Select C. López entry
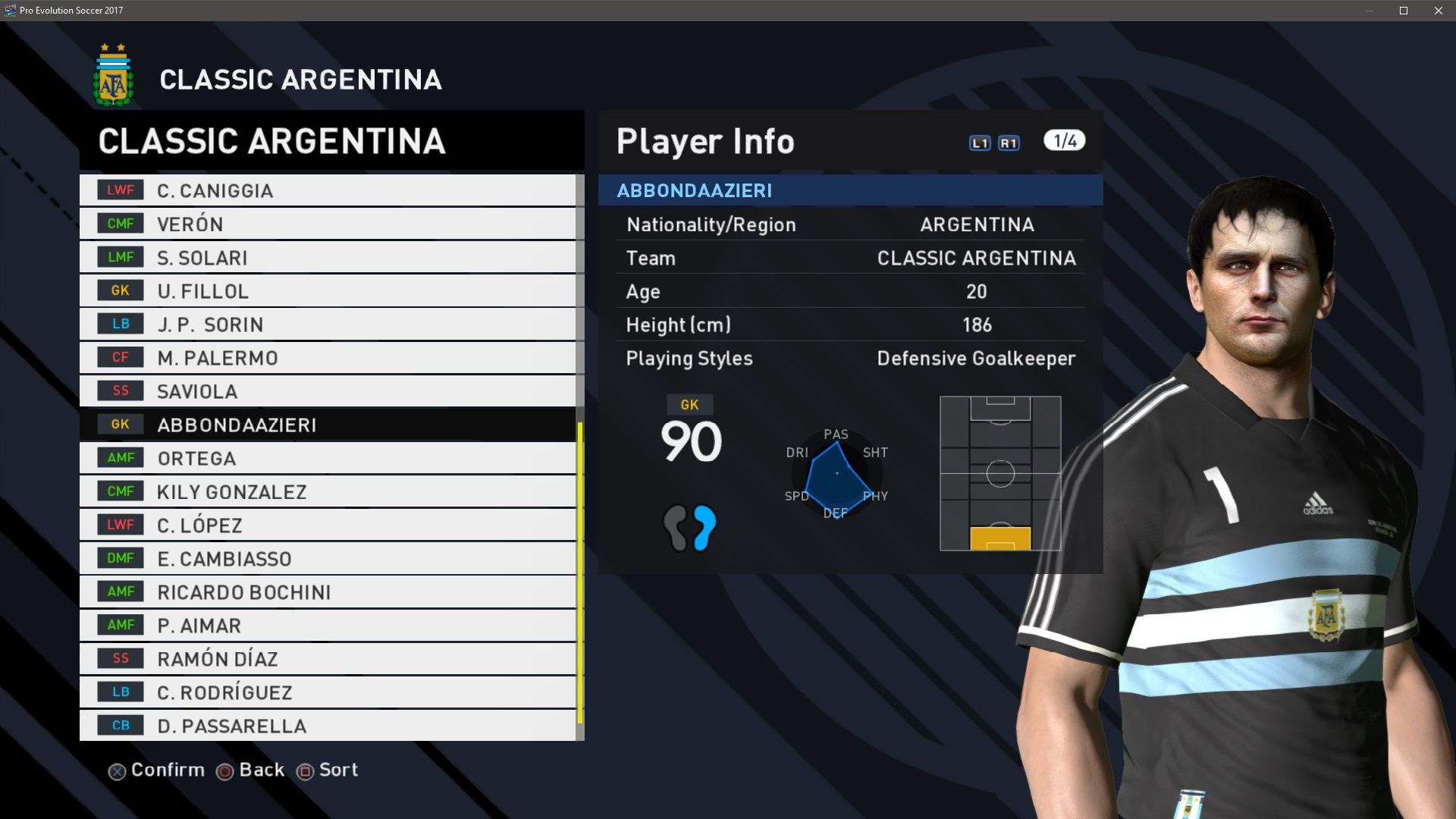The image size is (1456, 819). [328, 525]
